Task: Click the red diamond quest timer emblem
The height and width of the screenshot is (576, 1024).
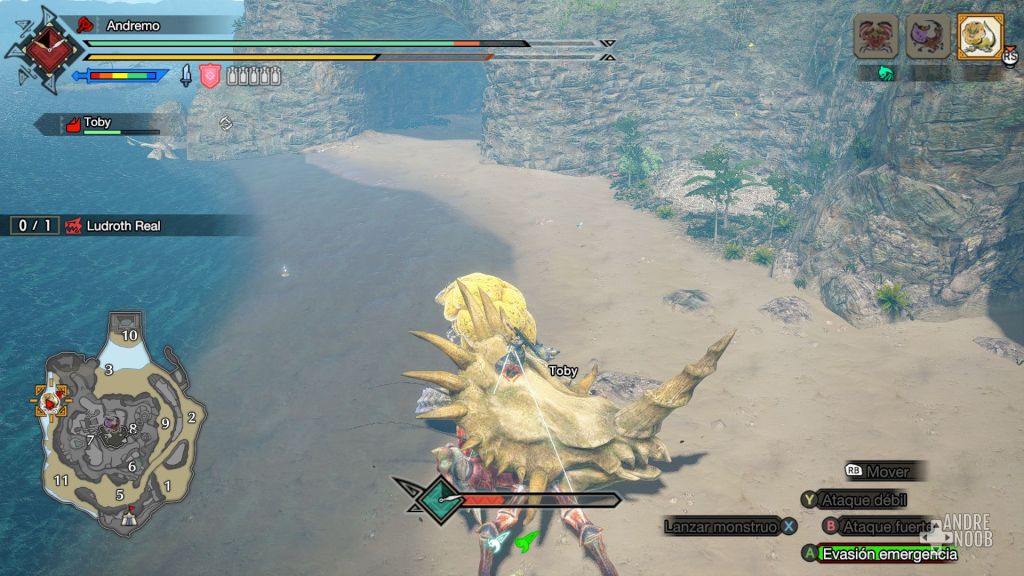Action: point(42,50)
